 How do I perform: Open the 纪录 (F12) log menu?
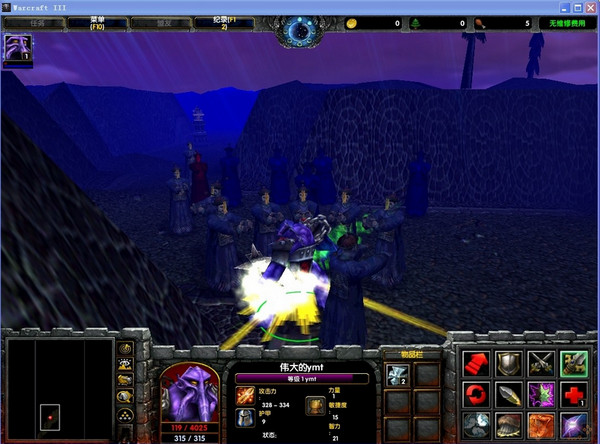coord(238,20)
